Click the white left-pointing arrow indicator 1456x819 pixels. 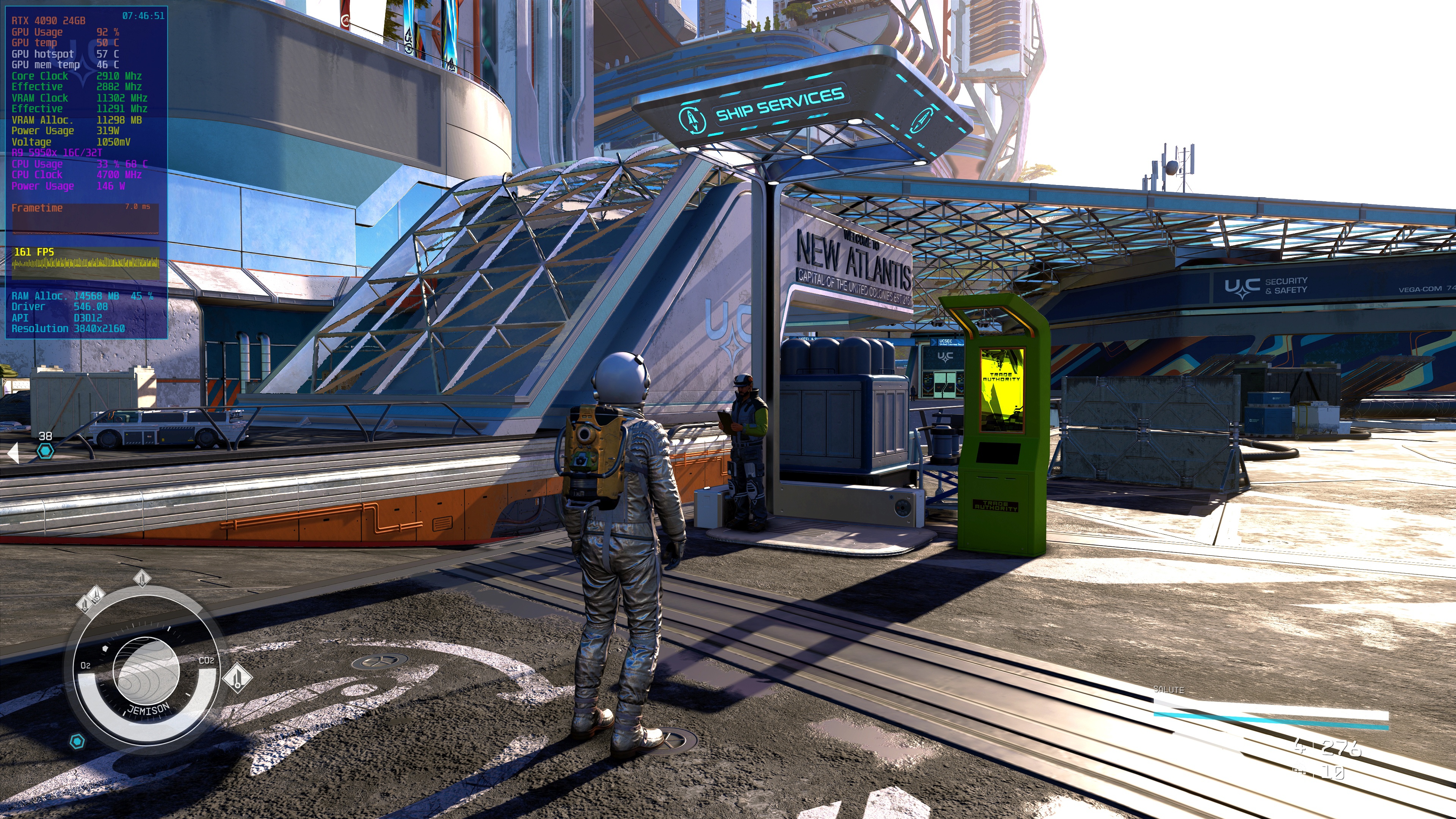(13, 453)
